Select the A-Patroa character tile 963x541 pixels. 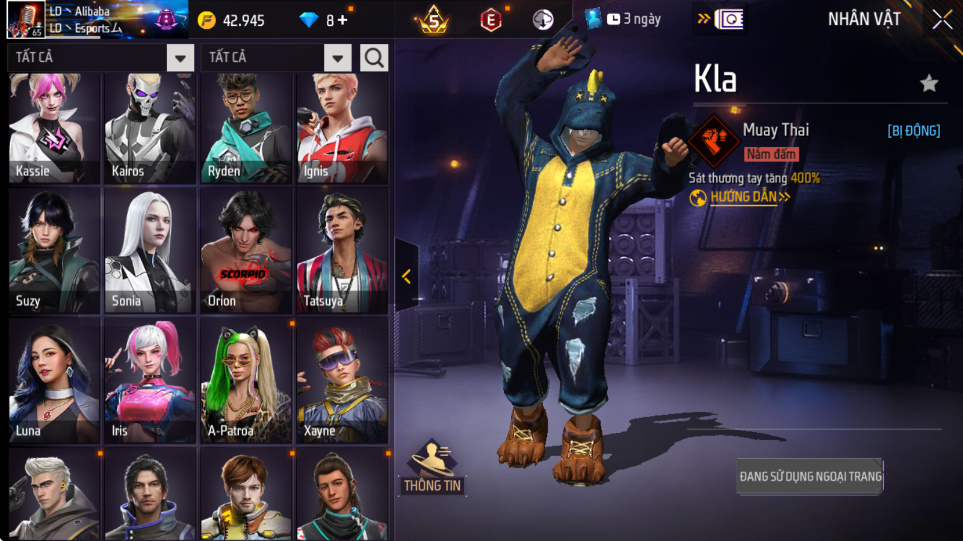(245, 381)
